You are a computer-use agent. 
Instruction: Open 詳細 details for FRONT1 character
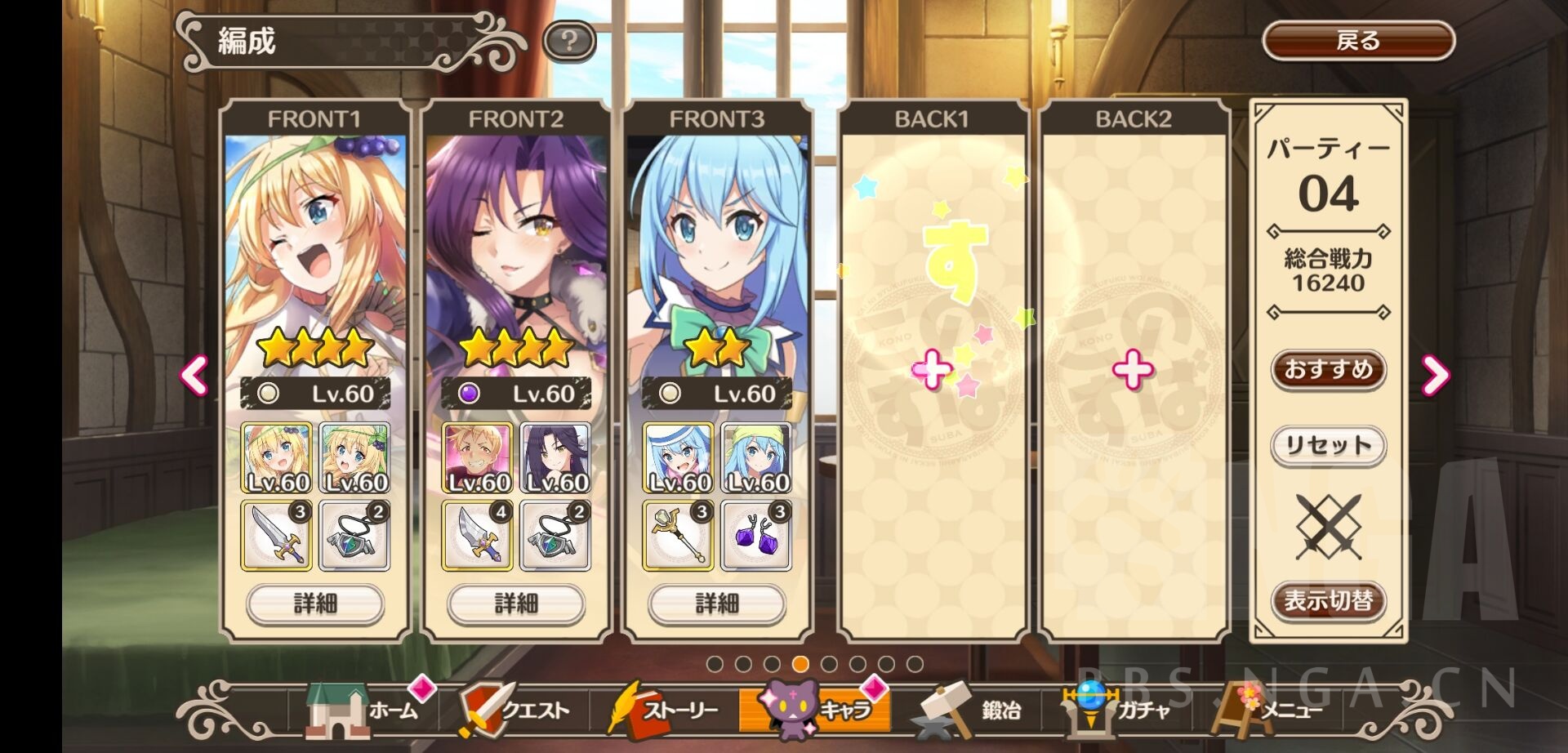(315, 604)
